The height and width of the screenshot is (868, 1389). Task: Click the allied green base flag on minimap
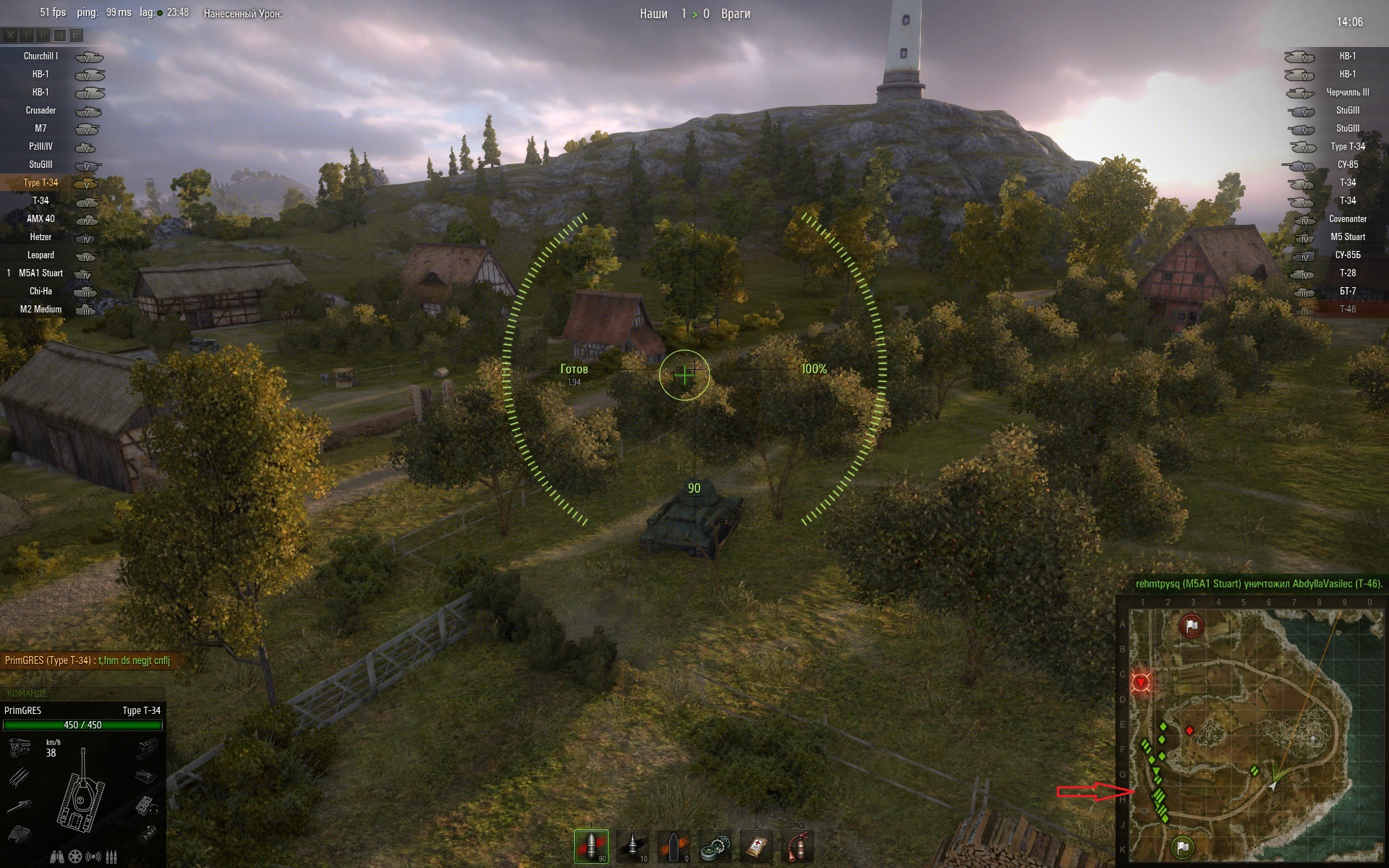tap(1182, 846)
